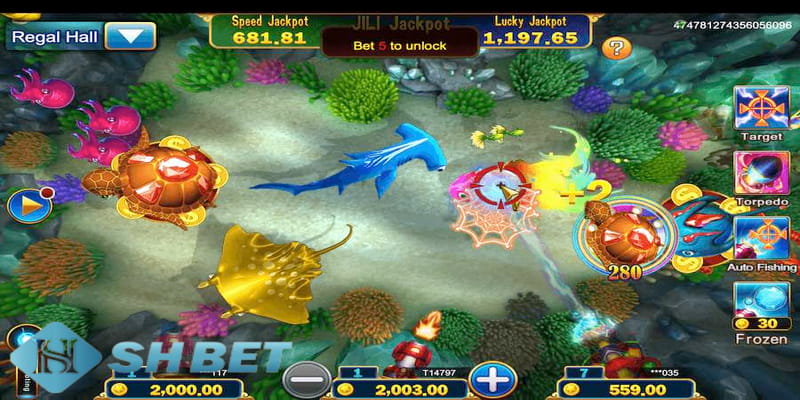Increase the bet with the plus button
Image resolution: width=800 pixels, height=400 pixels.
[x=489, y=380]
